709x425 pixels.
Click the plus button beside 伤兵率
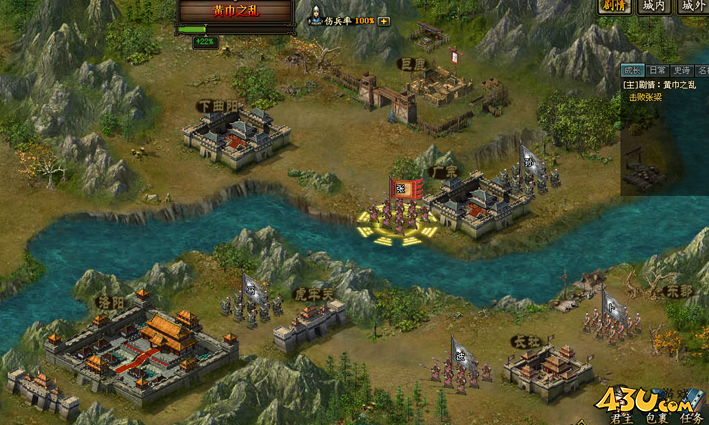[x=384, y=21]
